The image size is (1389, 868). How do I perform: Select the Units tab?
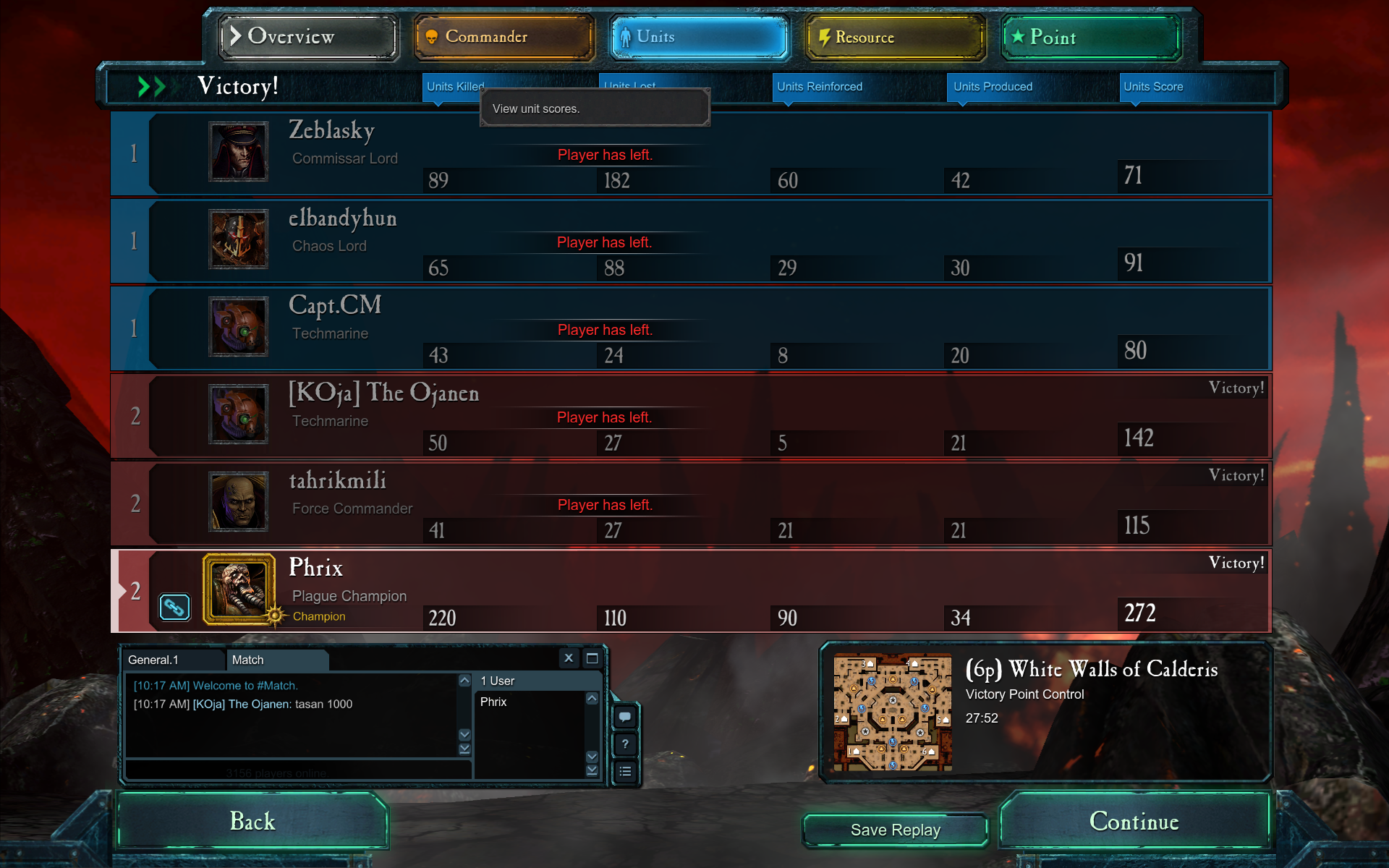coord(699,37)
